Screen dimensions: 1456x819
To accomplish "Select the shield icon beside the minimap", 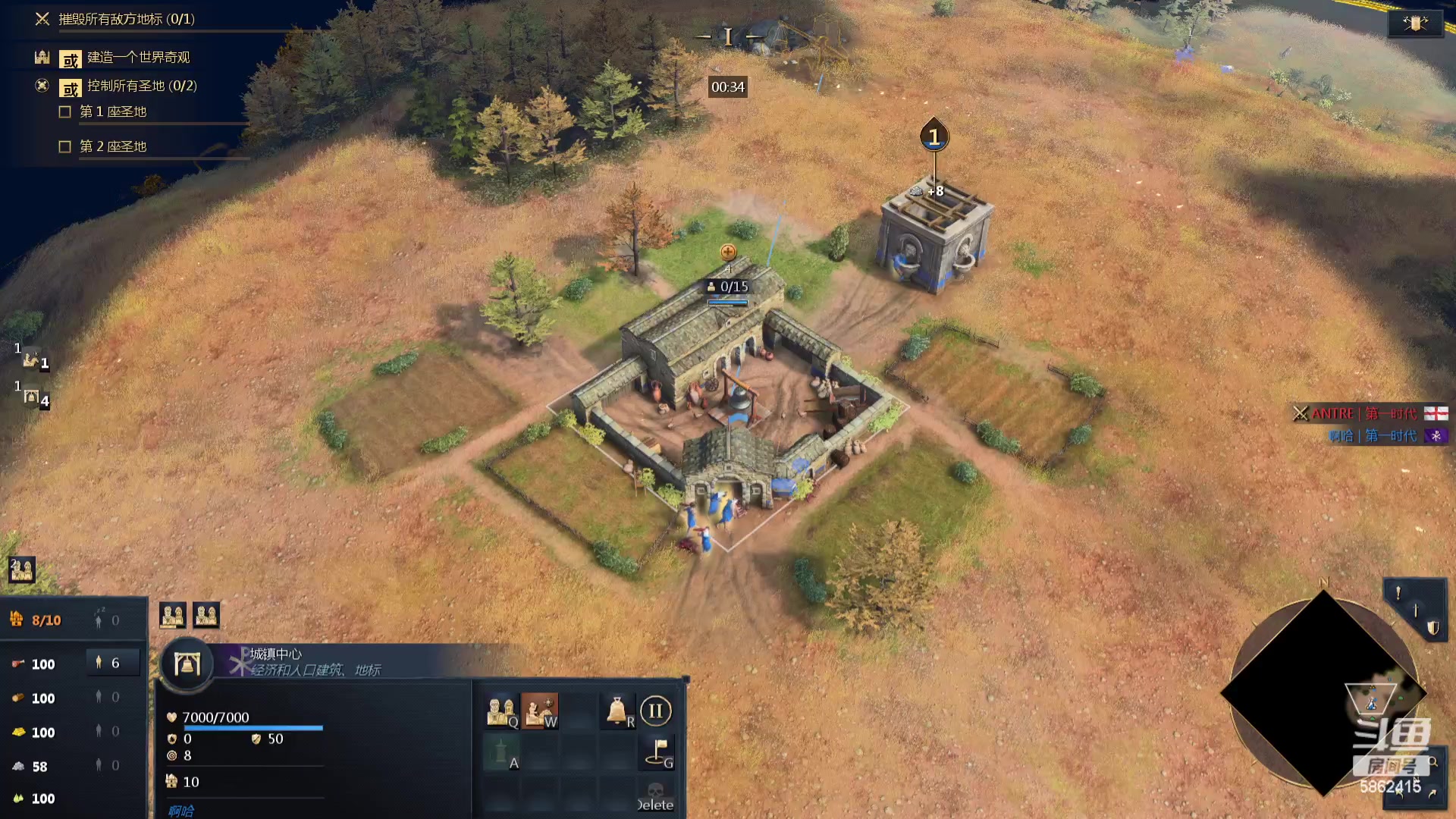I will tap(1432, 627).
